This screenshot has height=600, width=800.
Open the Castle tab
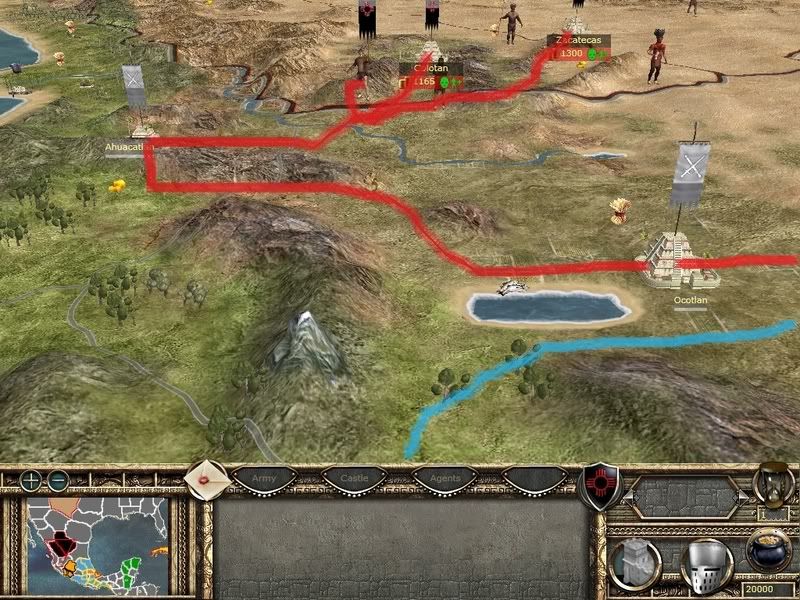[353, 479]
